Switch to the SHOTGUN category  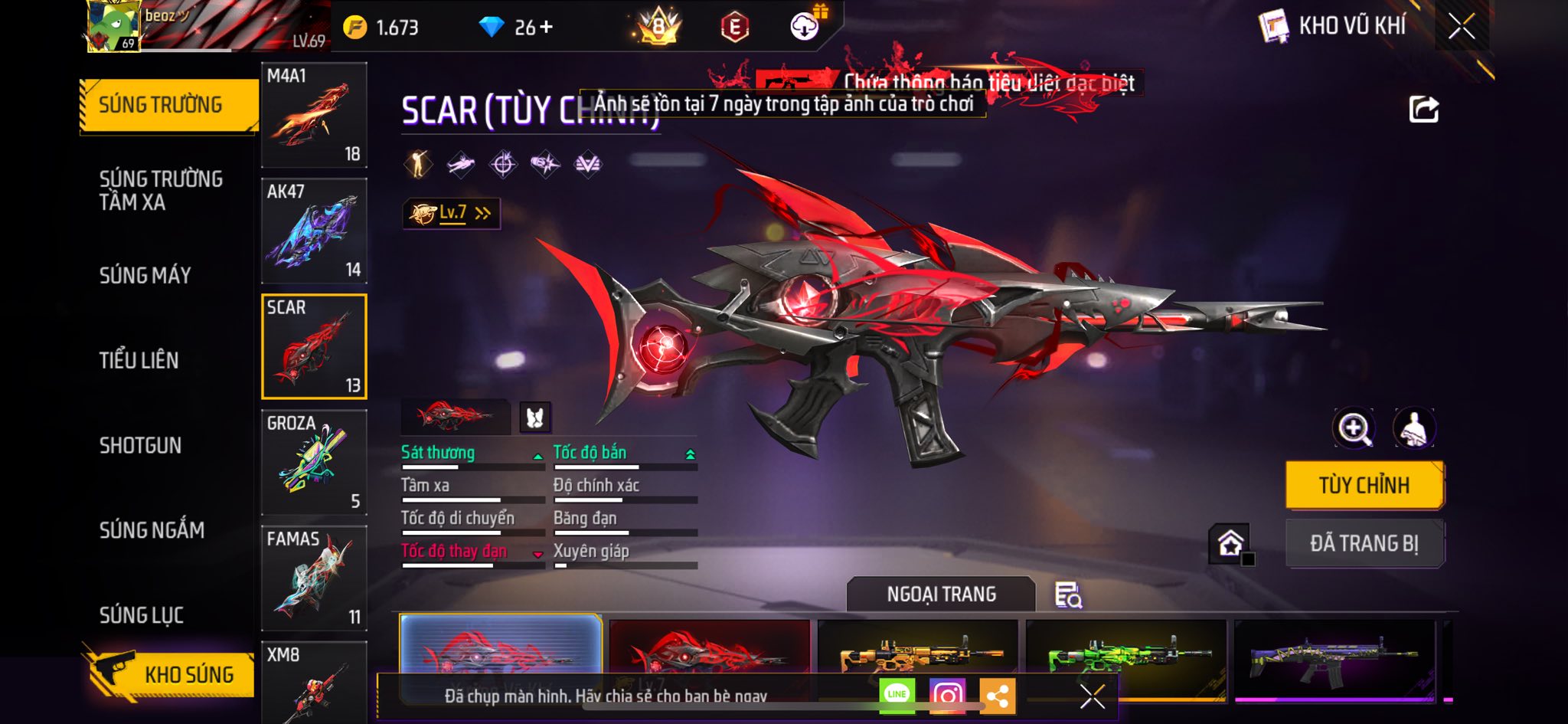pos(140,445)
